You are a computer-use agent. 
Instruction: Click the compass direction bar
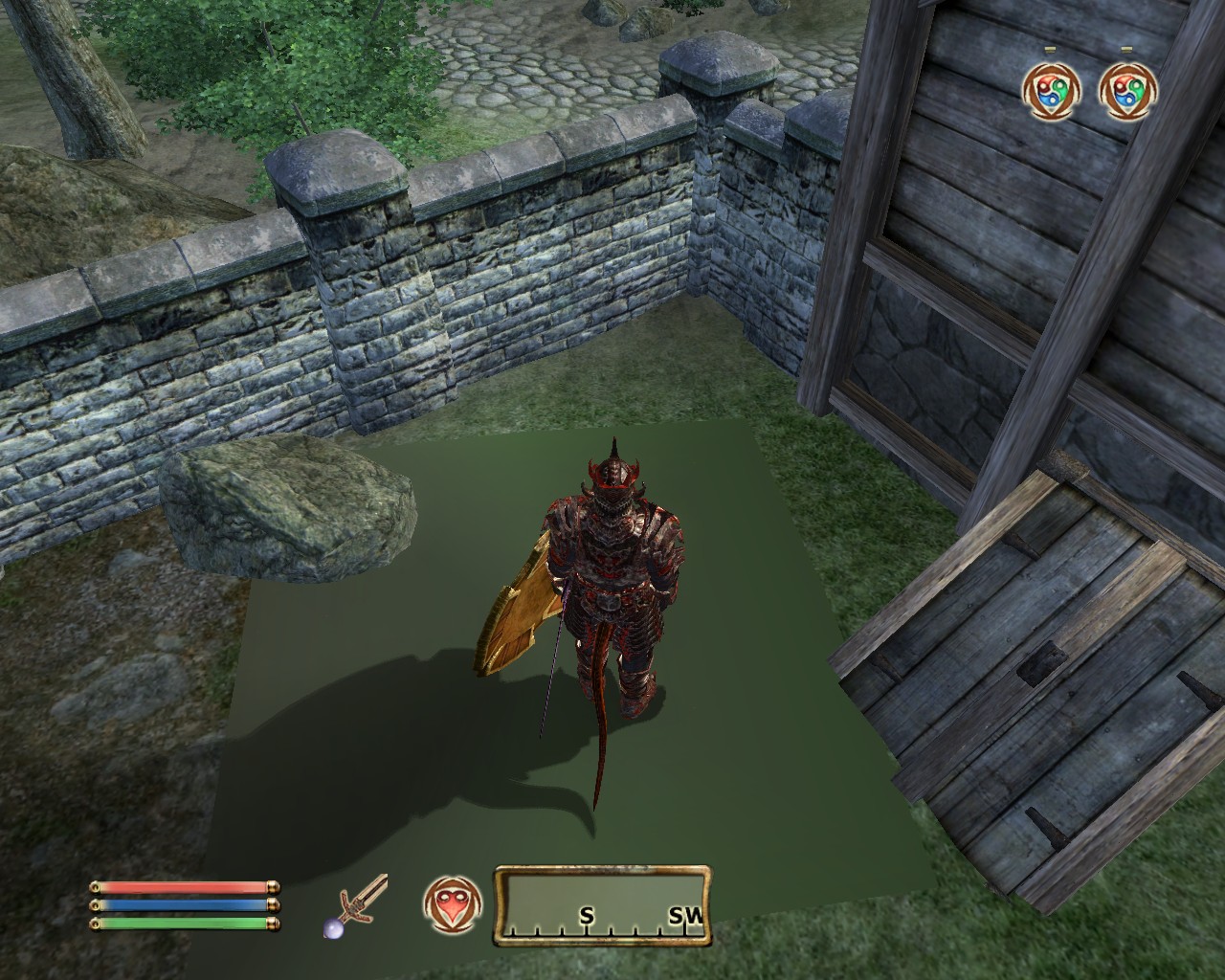point(602,905)
